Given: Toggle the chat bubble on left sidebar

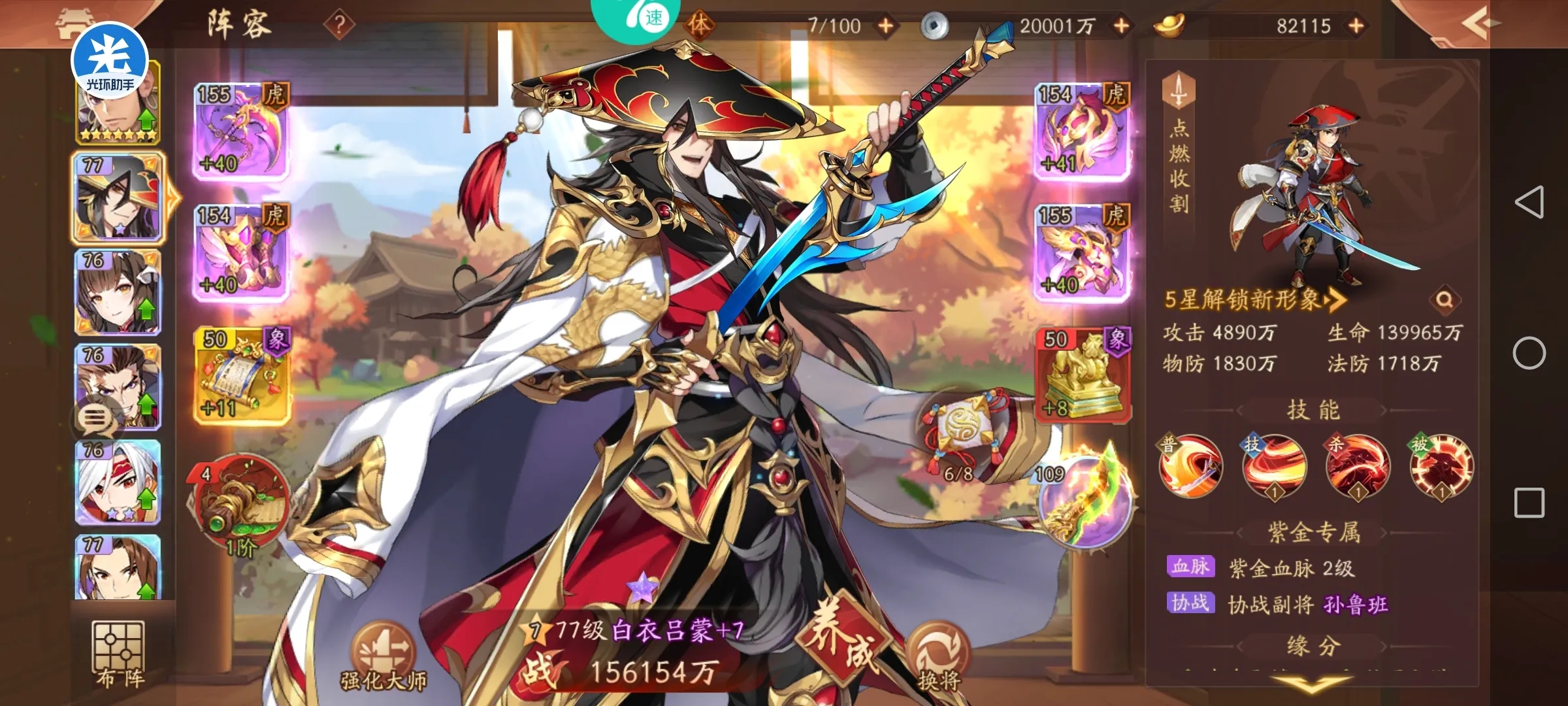Looking at the screenshot, I should click(x=95, y=419).
